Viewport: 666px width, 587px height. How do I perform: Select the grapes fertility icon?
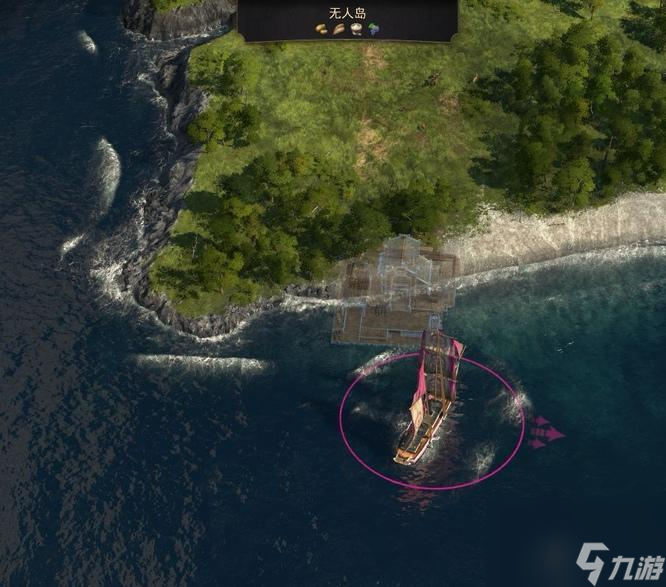pyautogui.click(x=372, y=30)
